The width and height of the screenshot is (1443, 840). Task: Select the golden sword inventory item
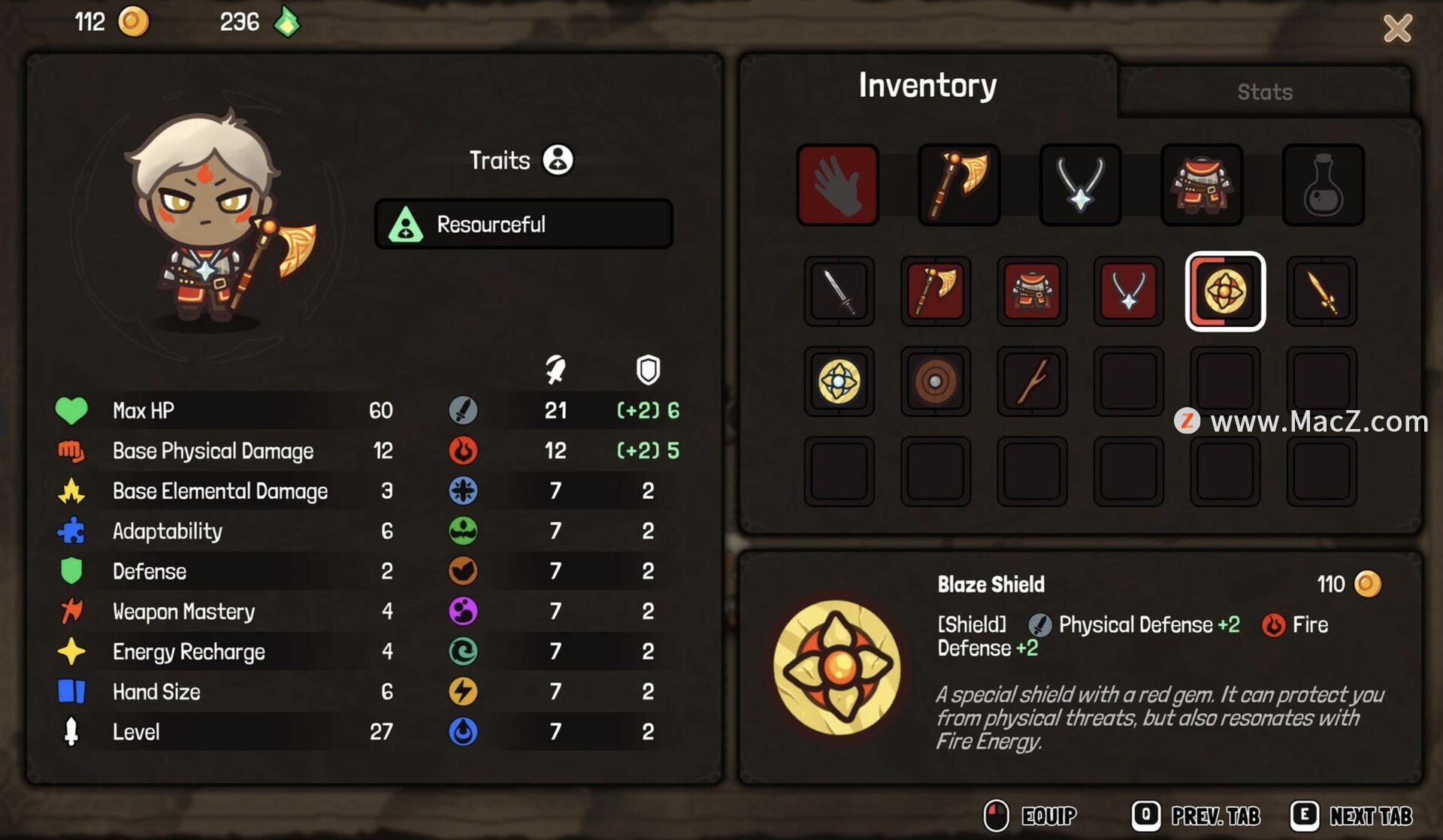point(1321,292)
